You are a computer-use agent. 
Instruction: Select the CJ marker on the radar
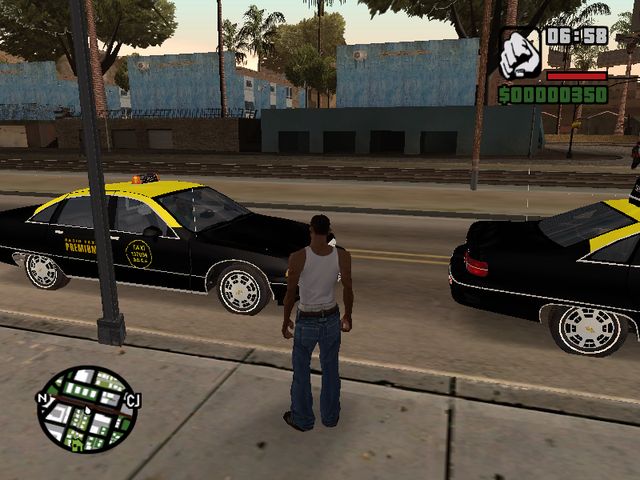tap(132, 401)
